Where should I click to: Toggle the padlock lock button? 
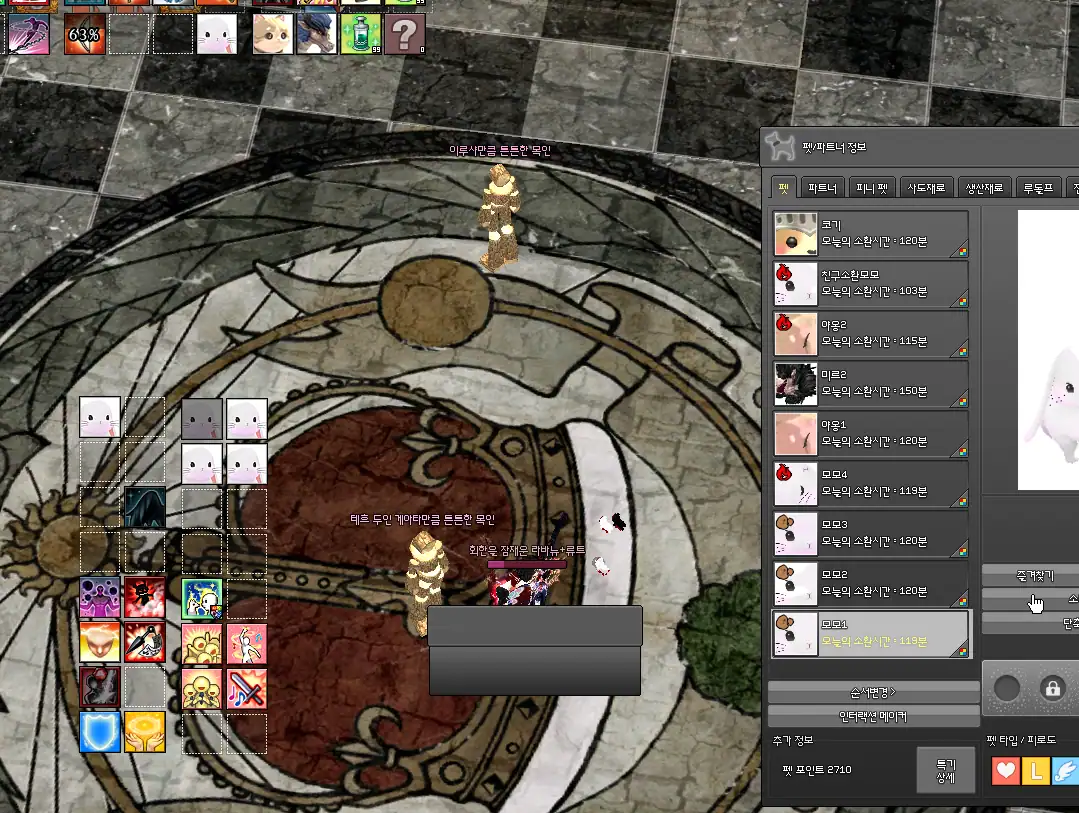pos(1051,688)
